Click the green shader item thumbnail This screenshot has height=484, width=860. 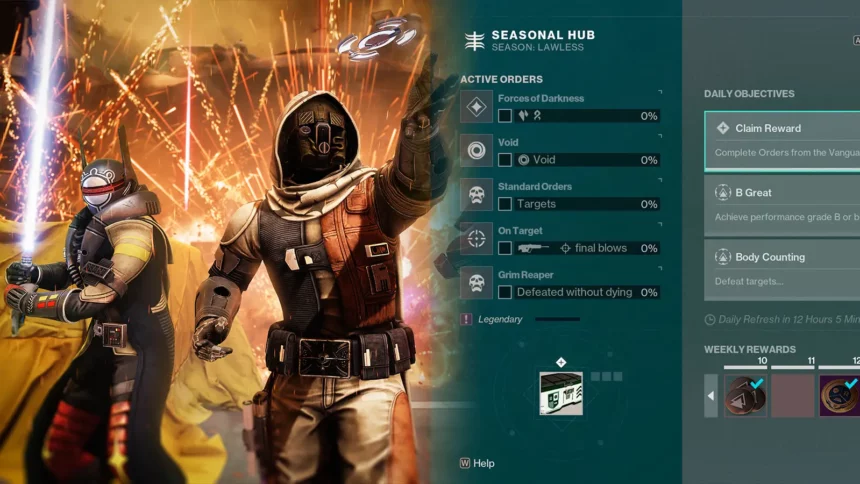[x=561, y=393]
